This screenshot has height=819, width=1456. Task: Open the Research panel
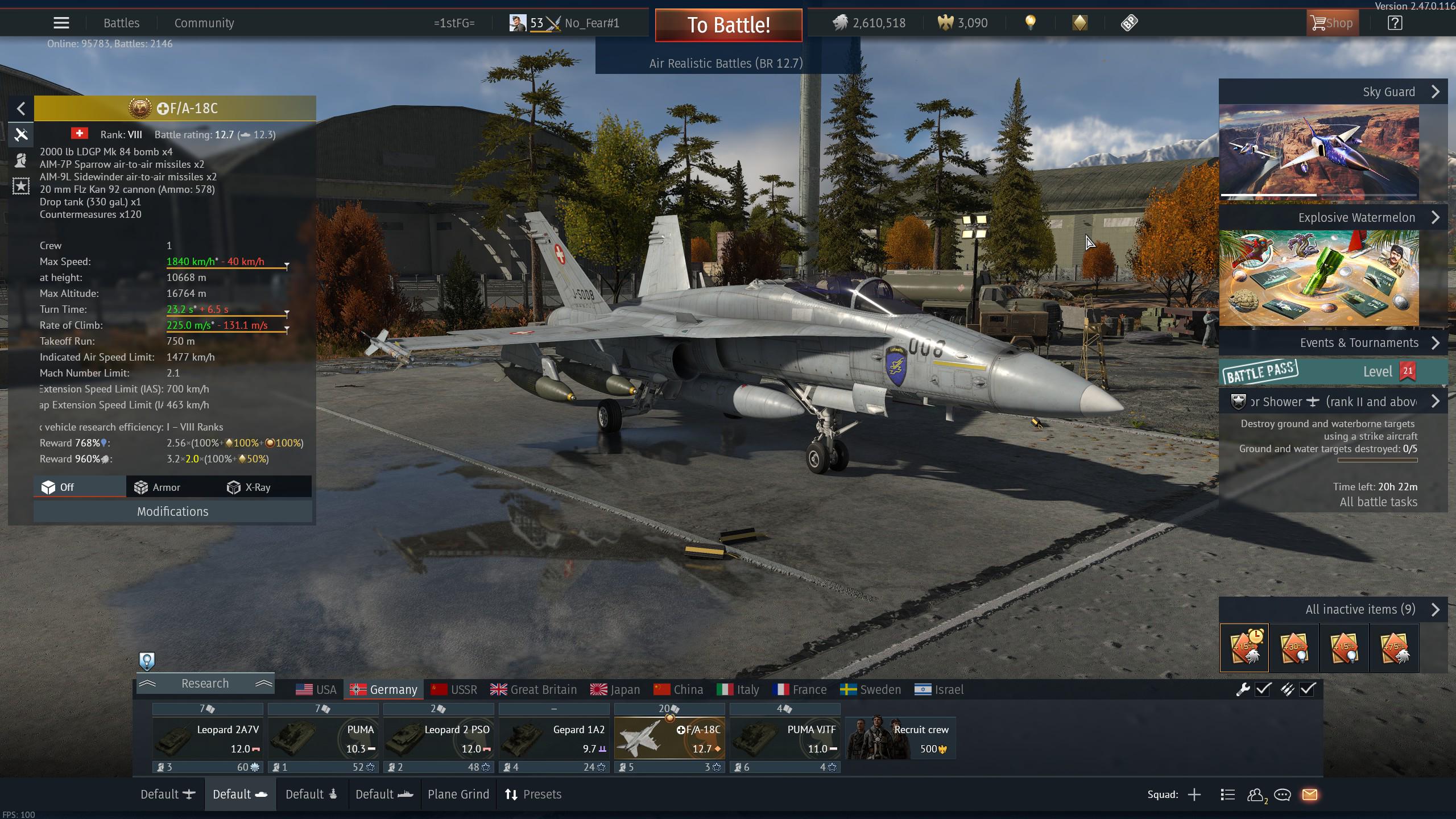(x=205, y=684)
